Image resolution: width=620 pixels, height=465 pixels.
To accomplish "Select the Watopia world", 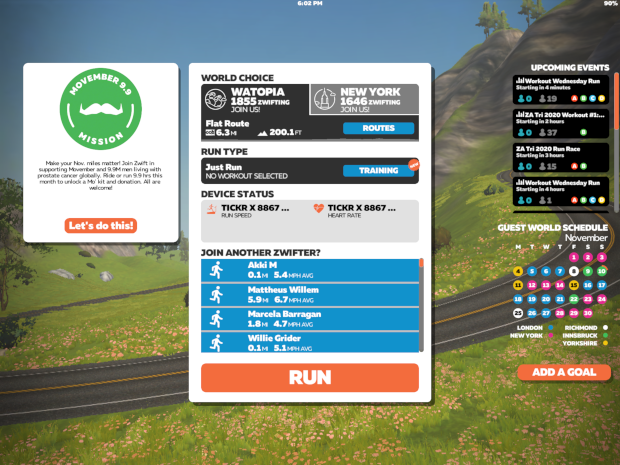I will pyautogui.click(x=254, y=98).
